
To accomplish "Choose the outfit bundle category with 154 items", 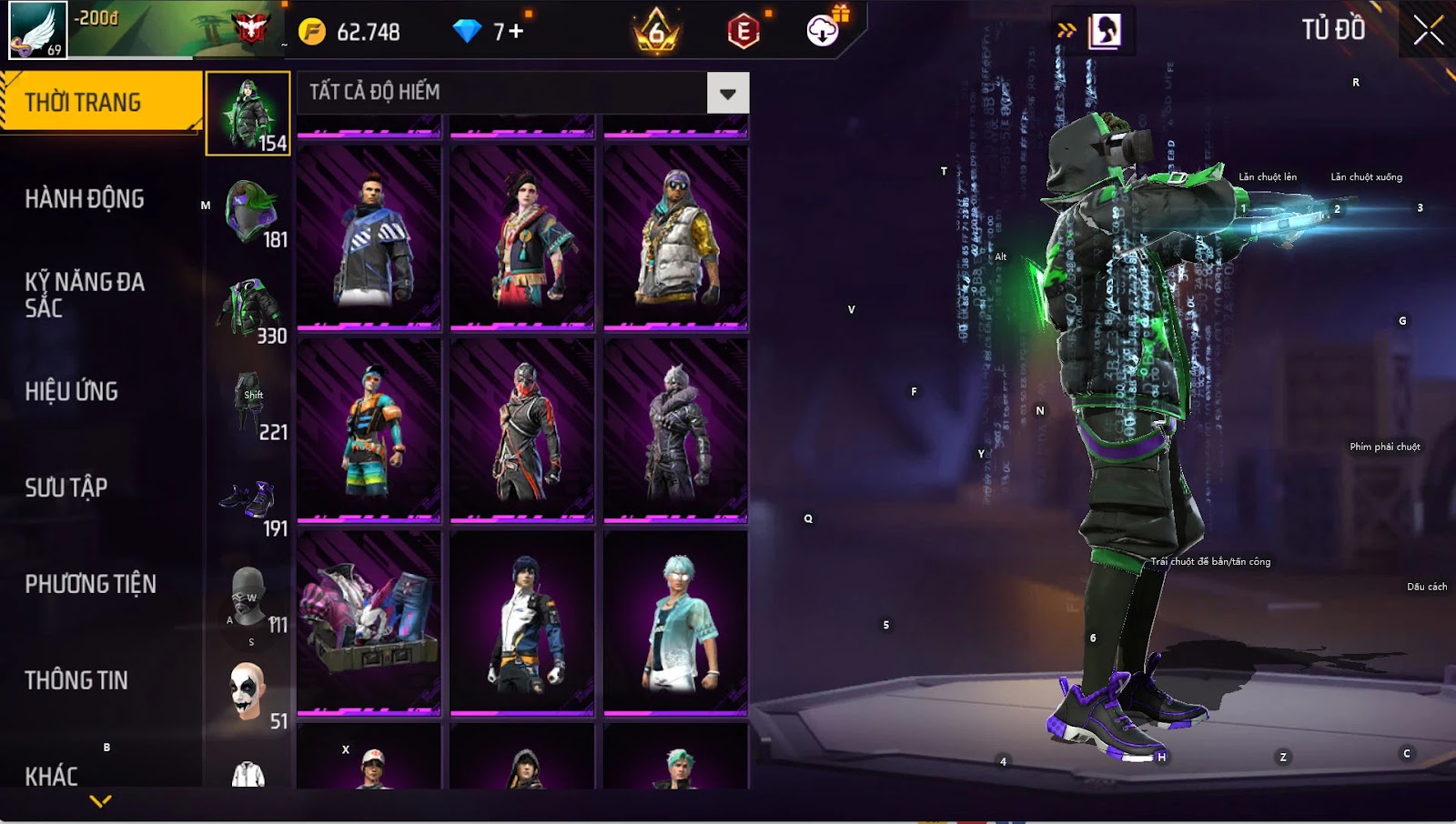I will pos(248,115).
